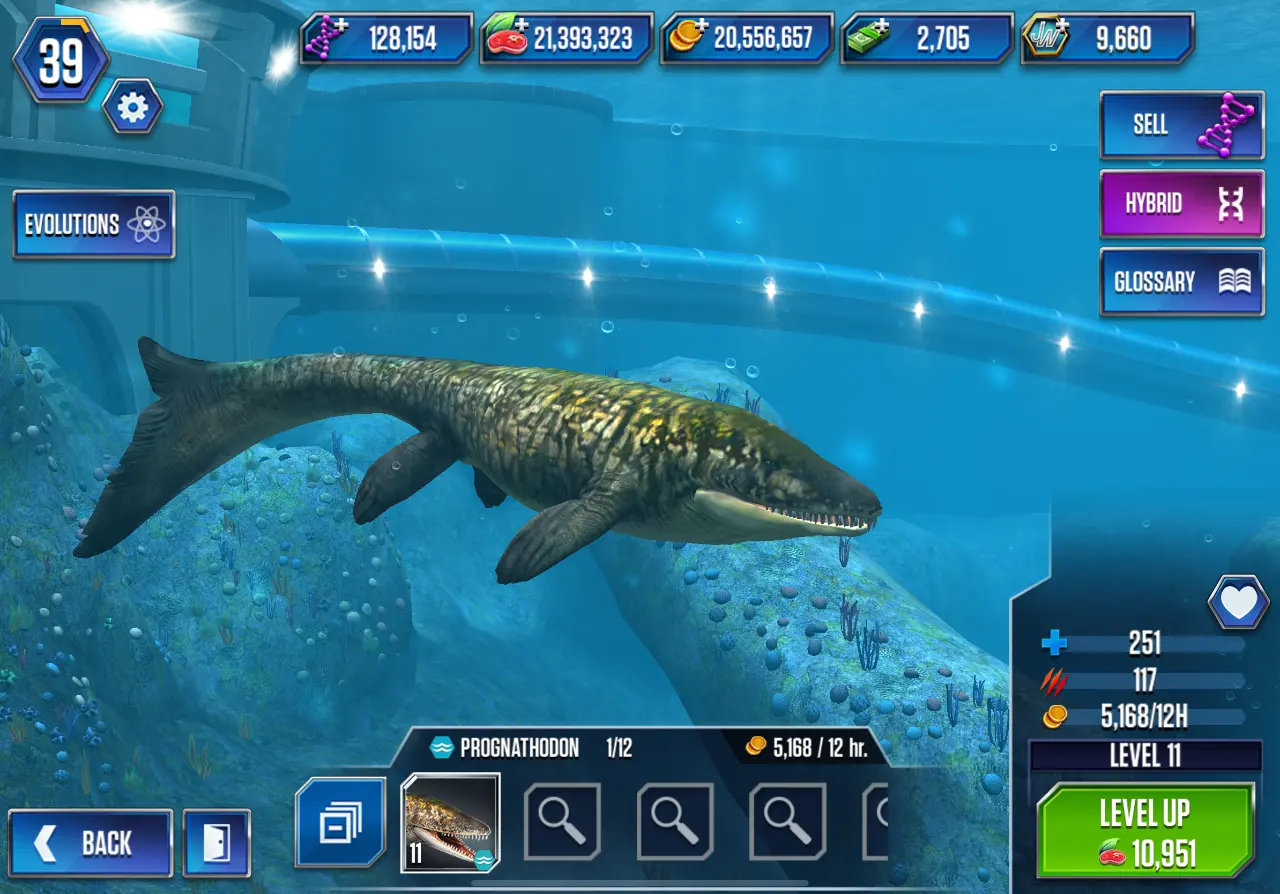This screenshot has width=1280, height=894.
Task: Buy more dino bucks from cash counter
Action: point(926,38)
